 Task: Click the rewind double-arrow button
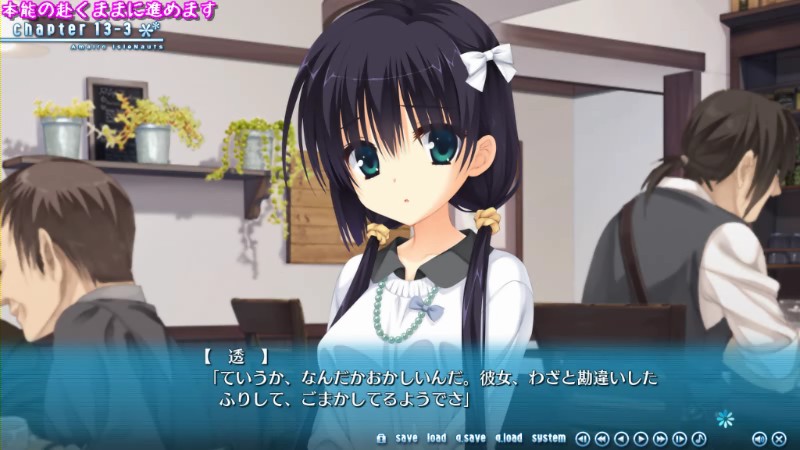tap(602, 438)
